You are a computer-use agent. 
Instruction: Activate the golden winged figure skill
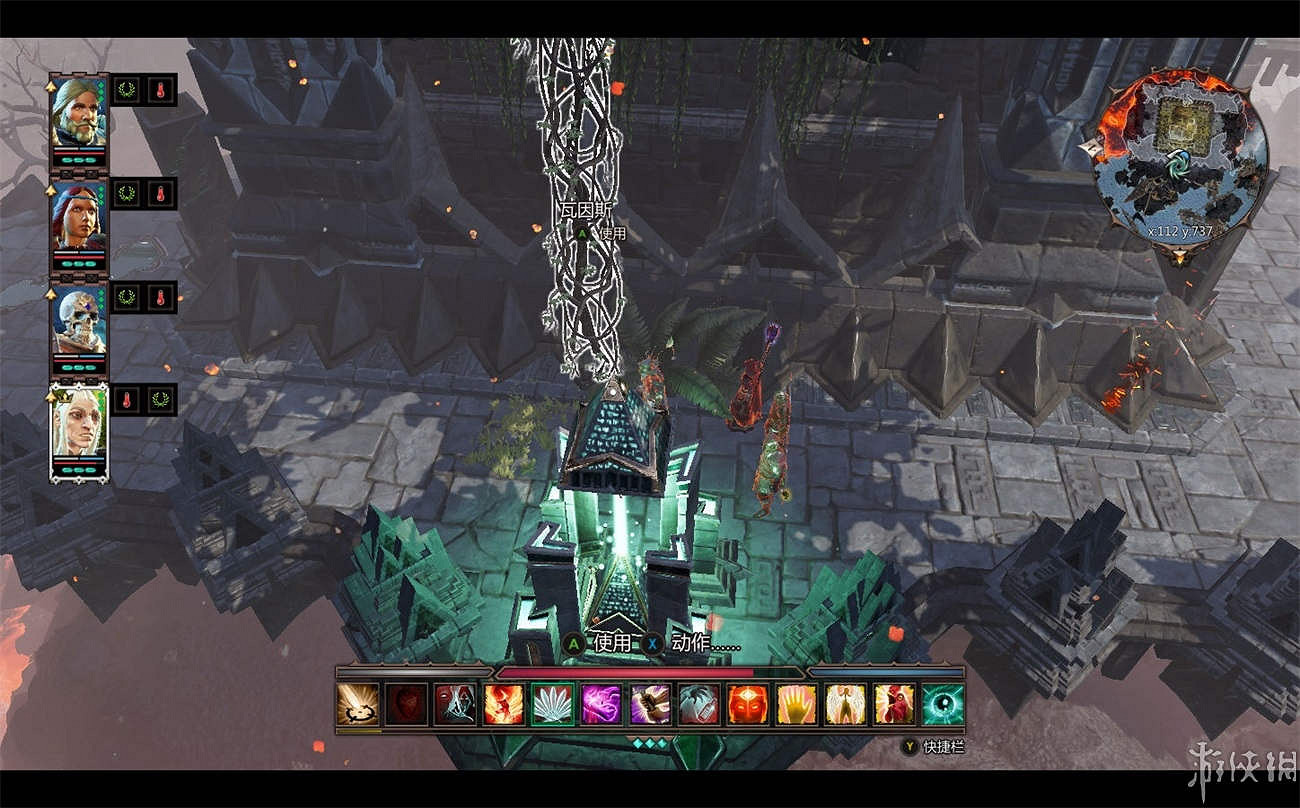tap(845, 704)
